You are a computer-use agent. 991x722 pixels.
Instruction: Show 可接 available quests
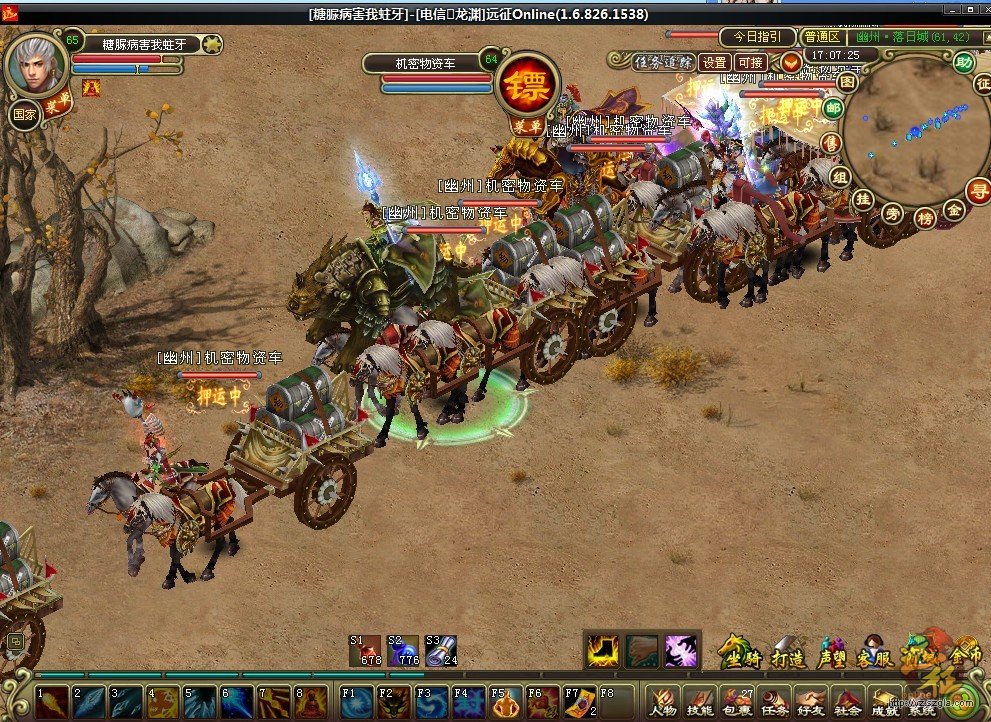pos(750,62)
